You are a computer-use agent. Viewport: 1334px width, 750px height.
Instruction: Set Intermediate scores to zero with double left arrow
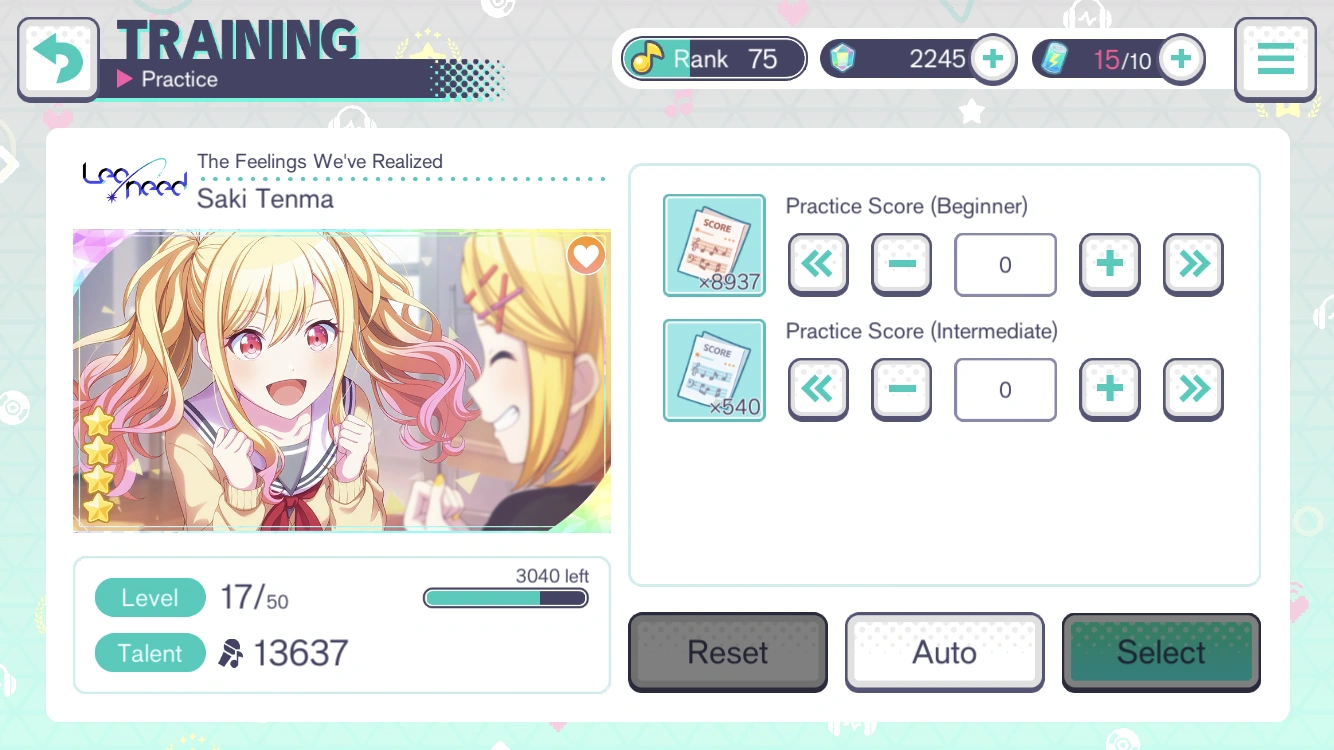(818, 389)
